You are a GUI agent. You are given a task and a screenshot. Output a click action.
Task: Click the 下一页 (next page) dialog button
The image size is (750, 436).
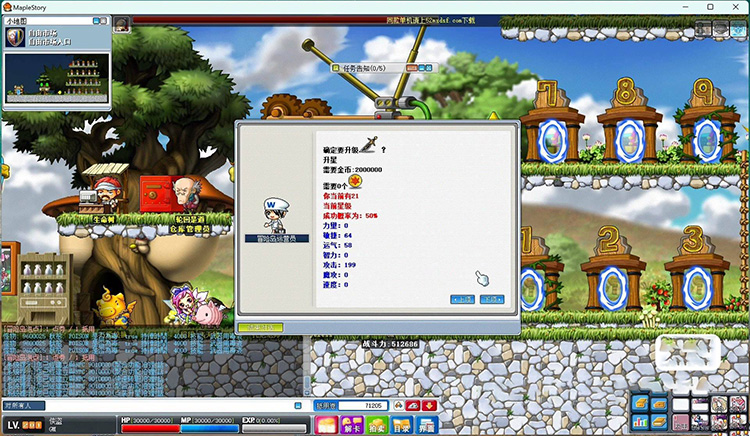[491, 299]
